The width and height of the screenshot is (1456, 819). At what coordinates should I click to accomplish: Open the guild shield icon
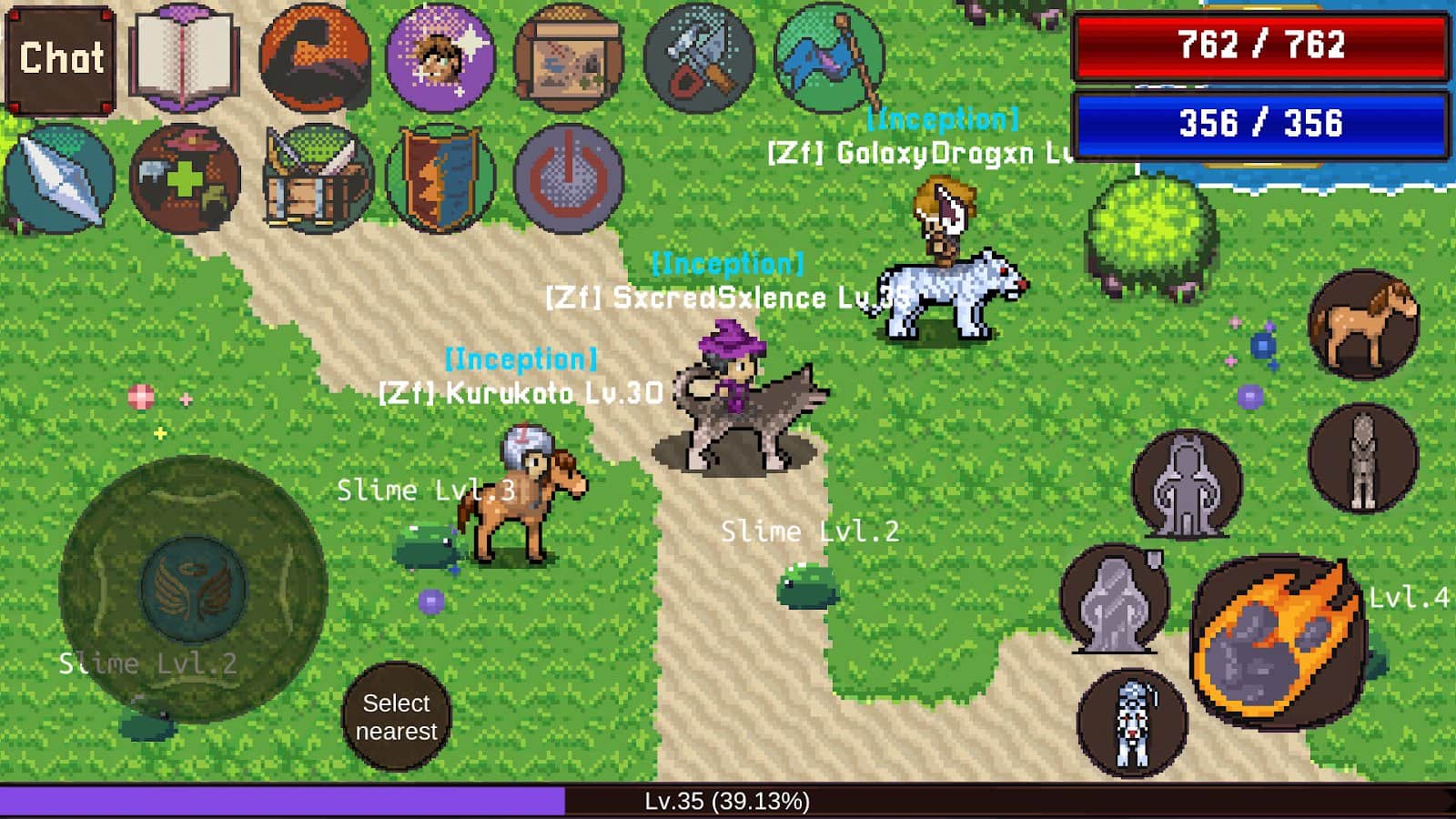pyautogui.click(x=437, y=177)
